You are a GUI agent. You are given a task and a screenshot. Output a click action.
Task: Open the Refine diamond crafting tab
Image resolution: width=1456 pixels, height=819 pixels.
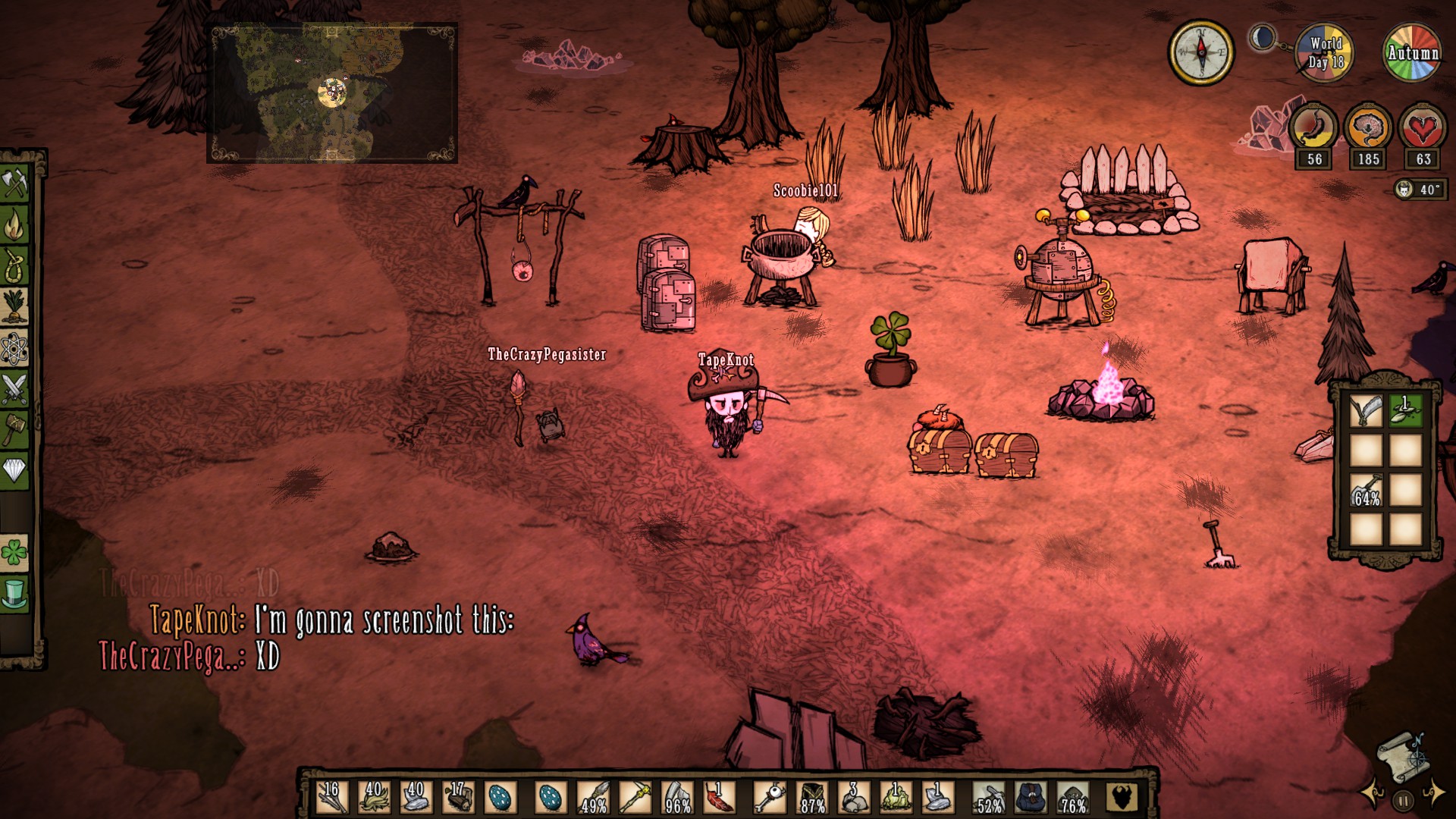(15, 471)
